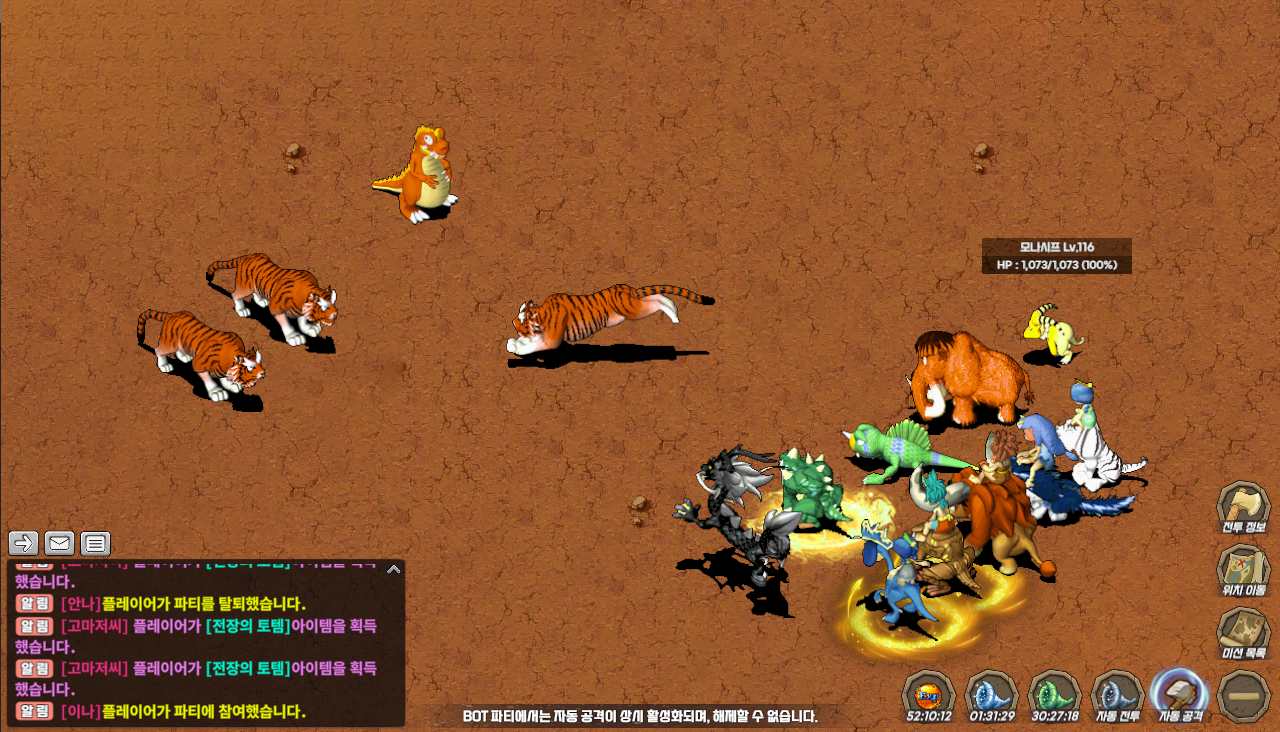This screenshot has width=1280, height=732.
Task: Open the chat list lines button
Action: 95,543
